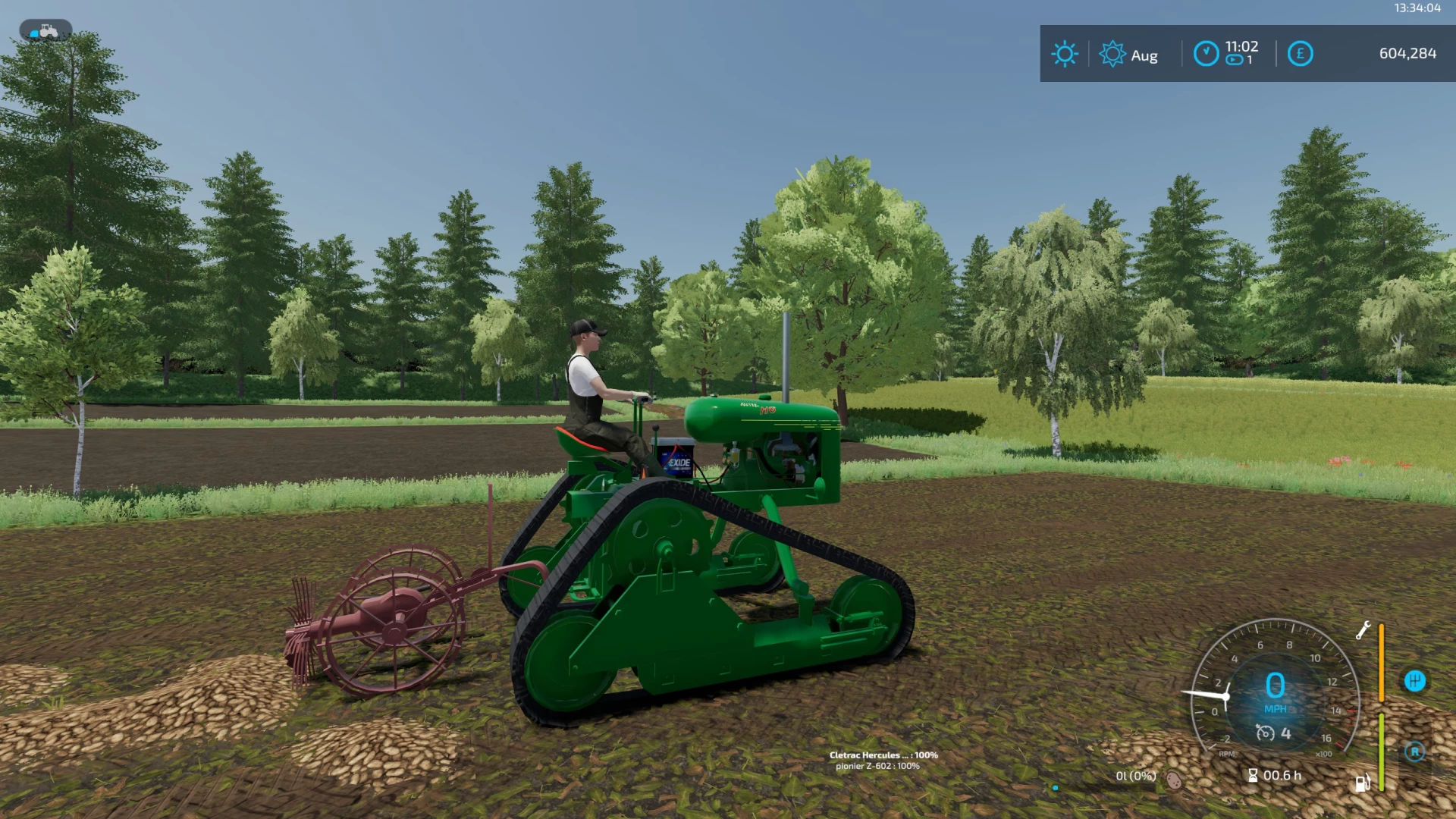Click the hourglass operating hours icon
Viewport: 1456px width, 819px height.
(x=1253, y=776)
